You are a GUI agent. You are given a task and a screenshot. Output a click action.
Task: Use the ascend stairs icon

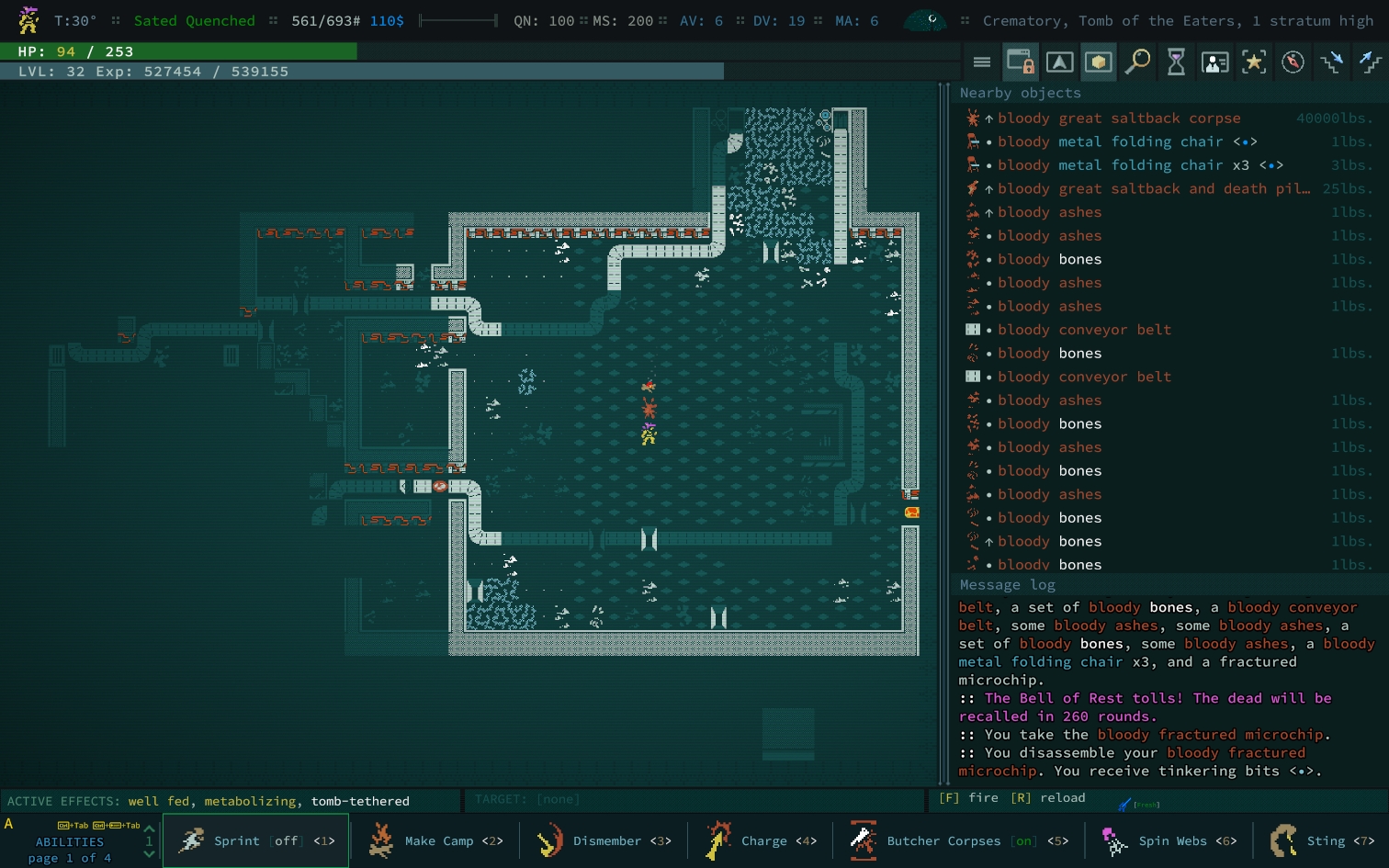tap(1370, 62)
